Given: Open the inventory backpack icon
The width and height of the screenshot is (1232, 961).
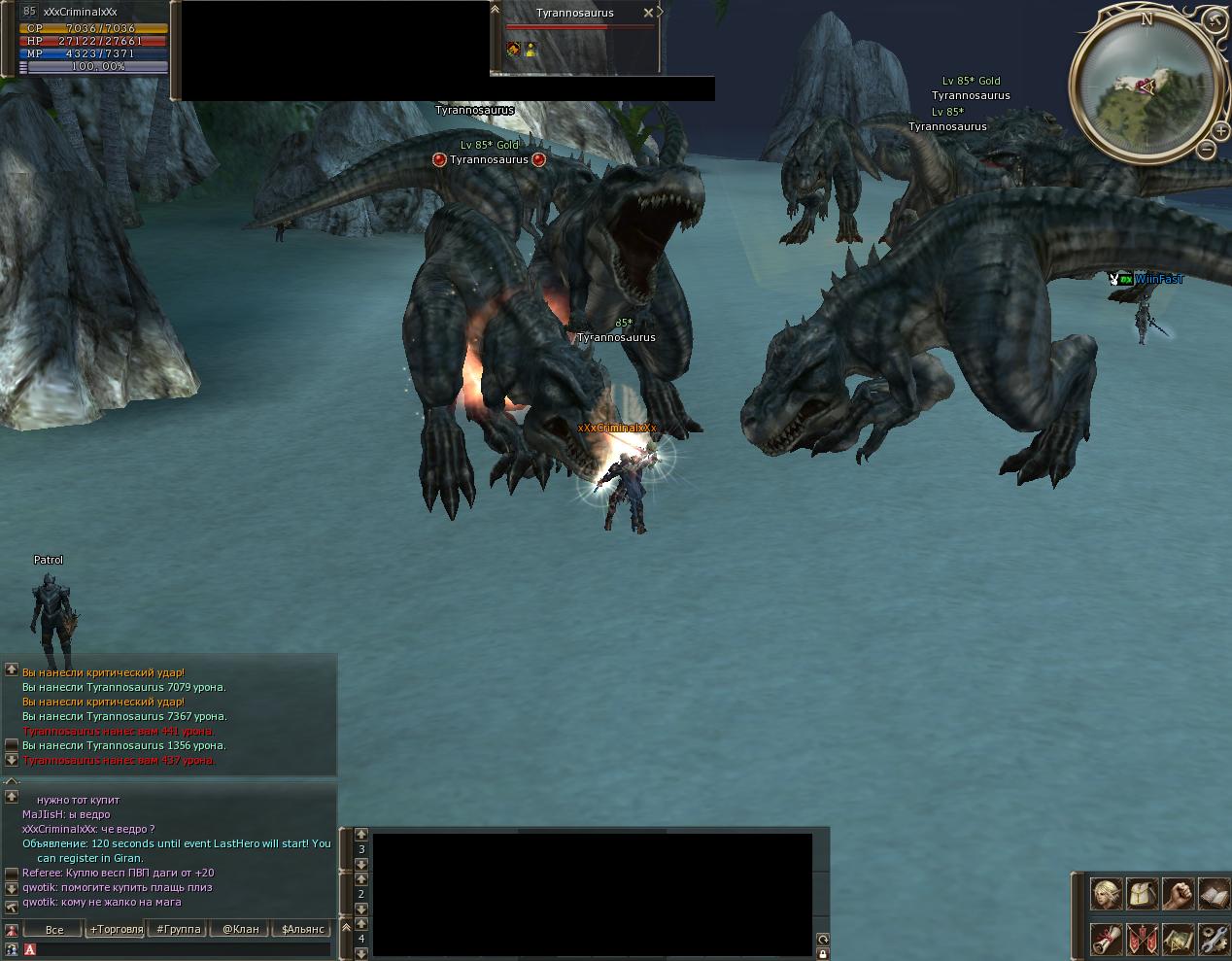Looking at the screenshot, I should click(x=1142, y=893).
